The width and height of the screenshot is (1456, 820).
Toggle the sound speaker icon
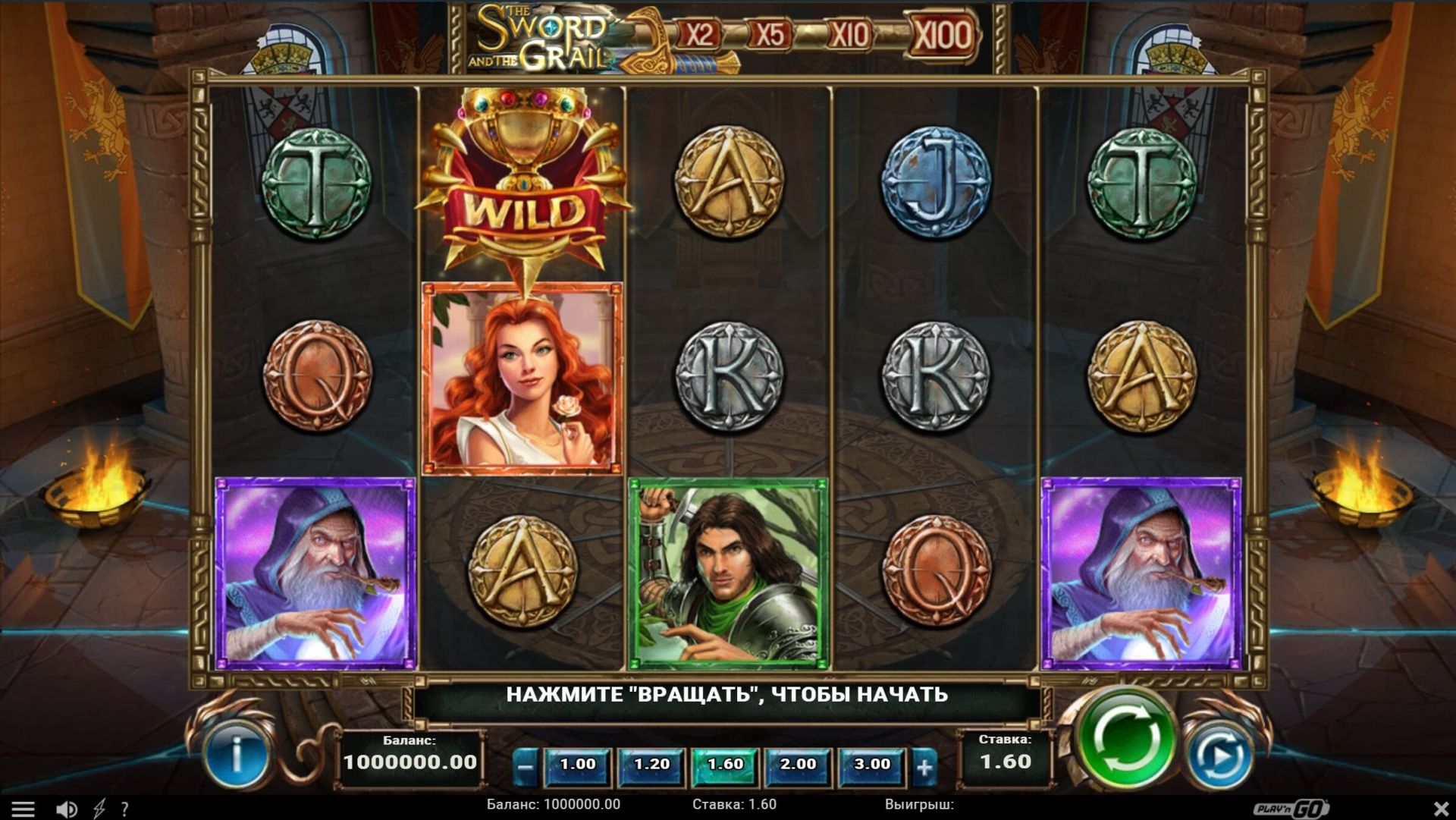click(x=67, y=809)
